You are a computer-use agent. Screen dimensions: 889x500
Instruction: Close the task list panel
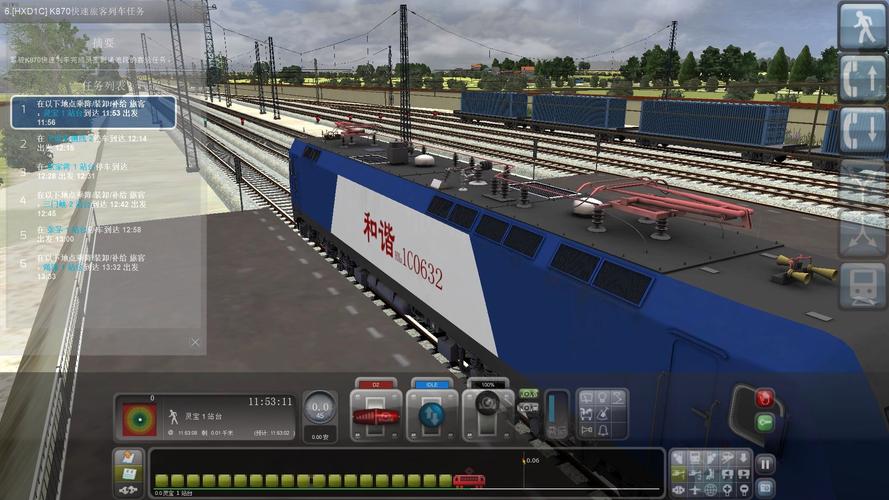click(195, 342)
